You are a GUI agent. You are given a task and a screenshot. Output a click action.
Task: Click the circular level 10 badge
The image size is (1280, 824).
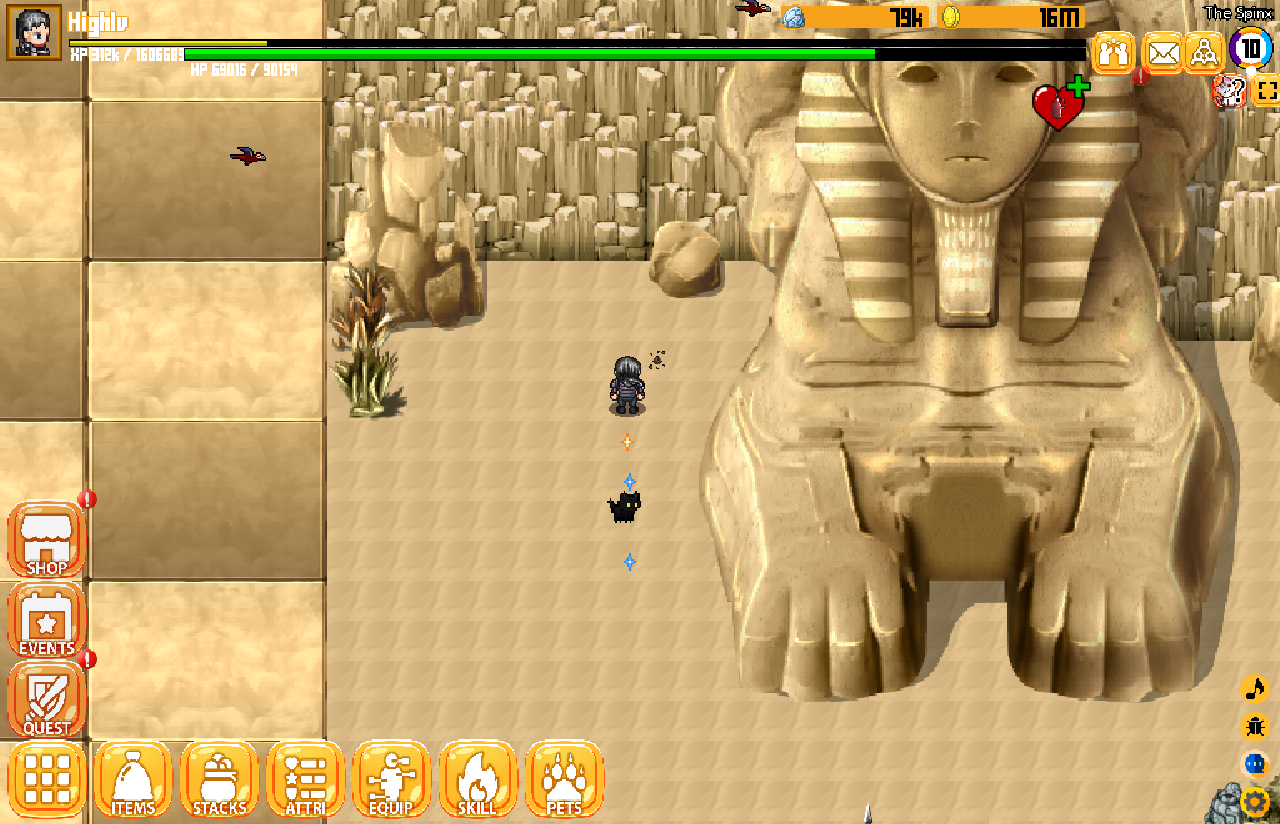pos(1250,48)
